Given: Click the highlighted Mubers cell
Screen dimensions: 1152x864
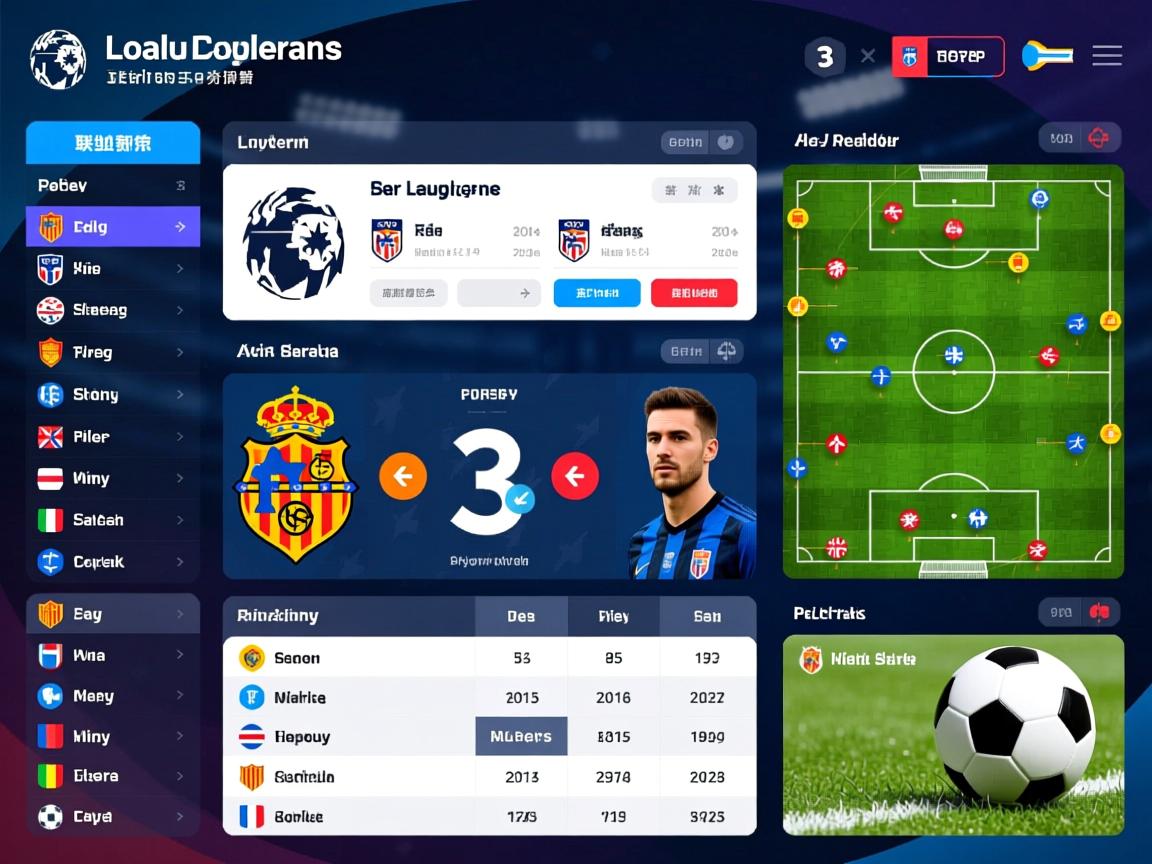Looking at the screenshot, I should coord(521,737).
